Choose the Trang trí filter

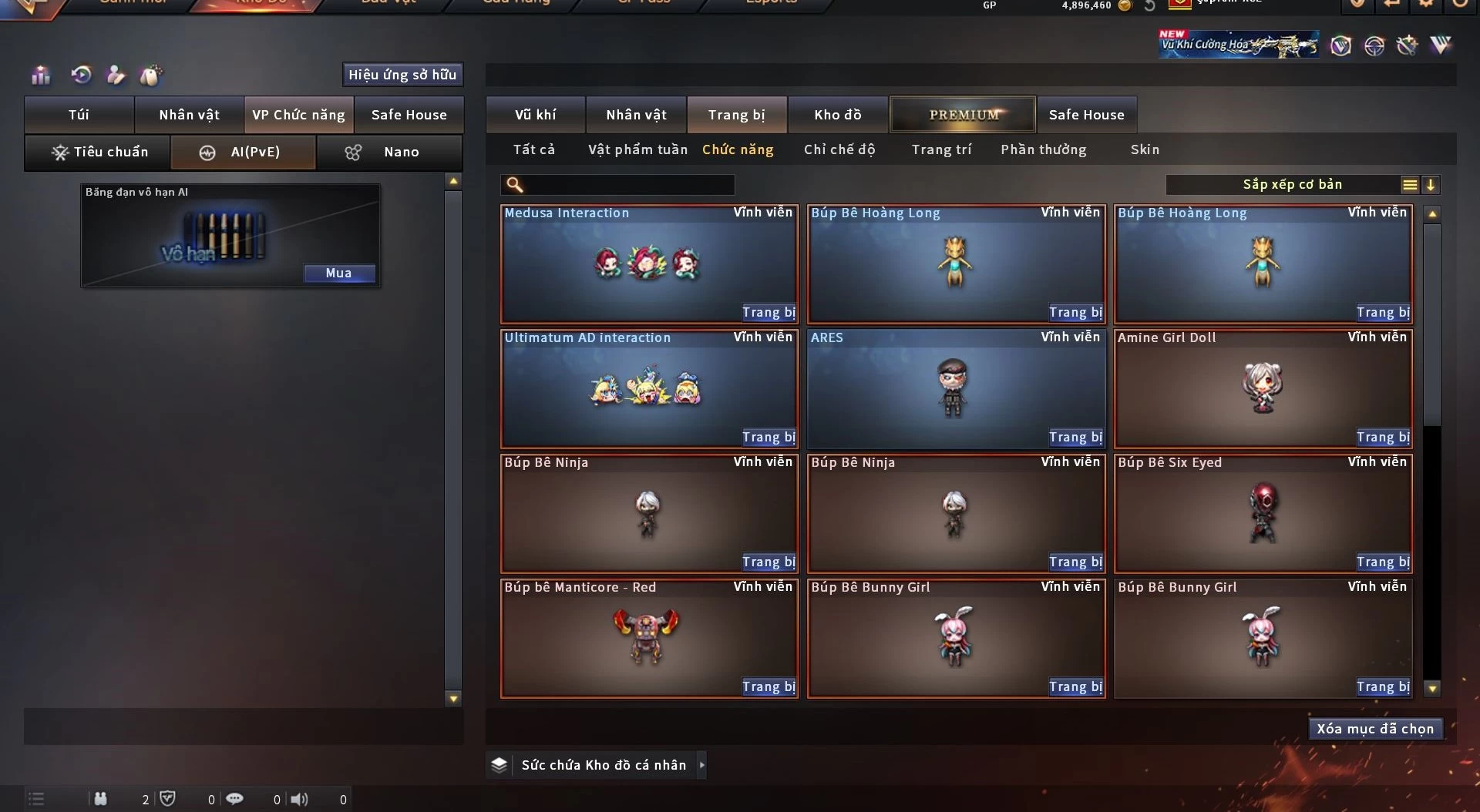[x=941, y=149]
